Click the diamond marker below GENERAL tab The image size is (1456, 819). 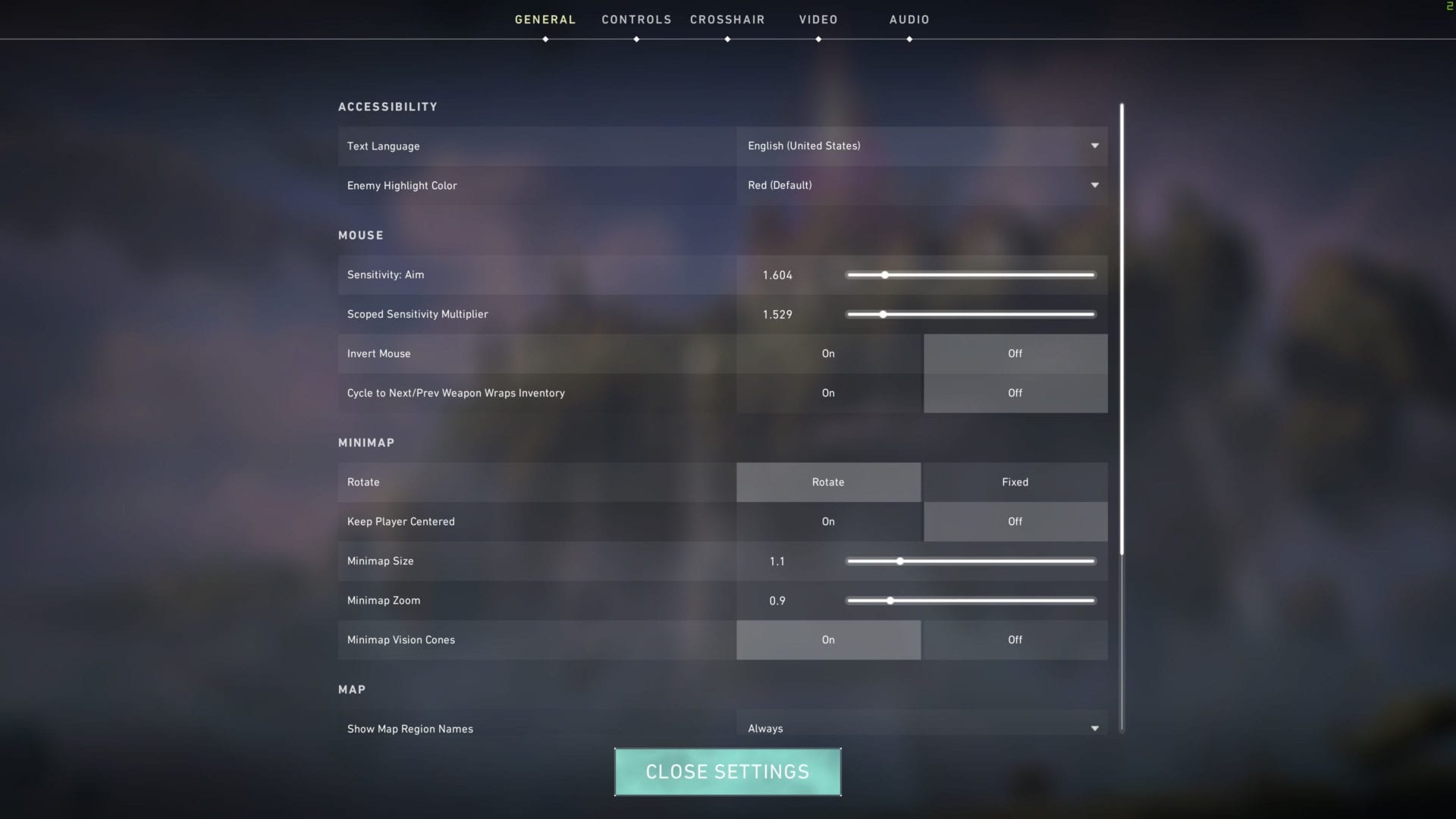coord(544,40)
